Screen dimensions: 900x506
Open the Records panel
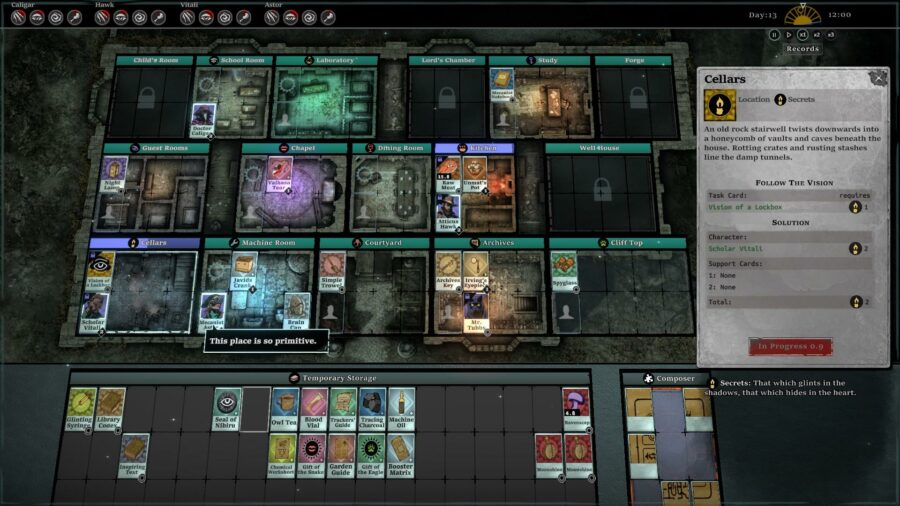pyautogui.click(x=802, y=48)
